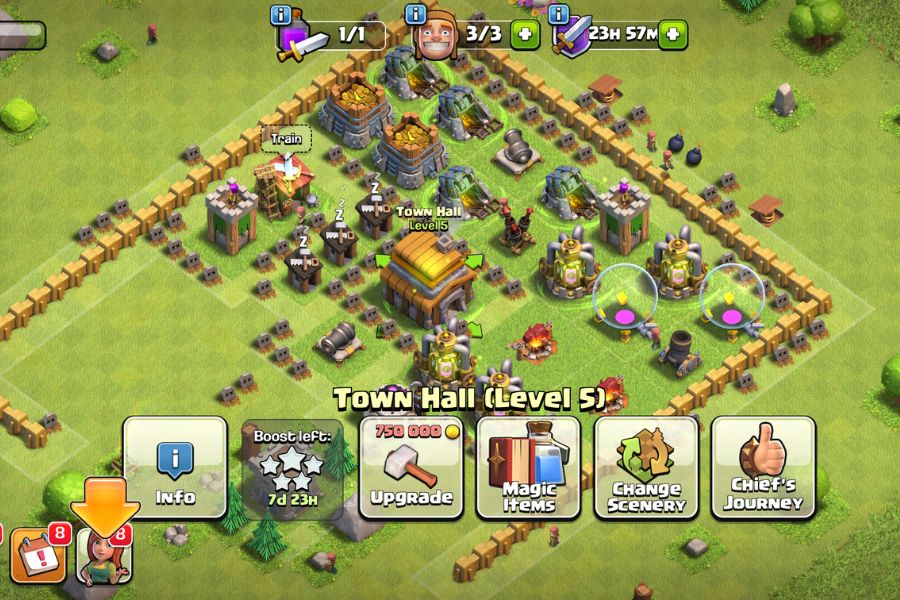Show info for the laboratory potion counter
The width and height of the screenshot is (900, 600).
[x=281, y=15]
